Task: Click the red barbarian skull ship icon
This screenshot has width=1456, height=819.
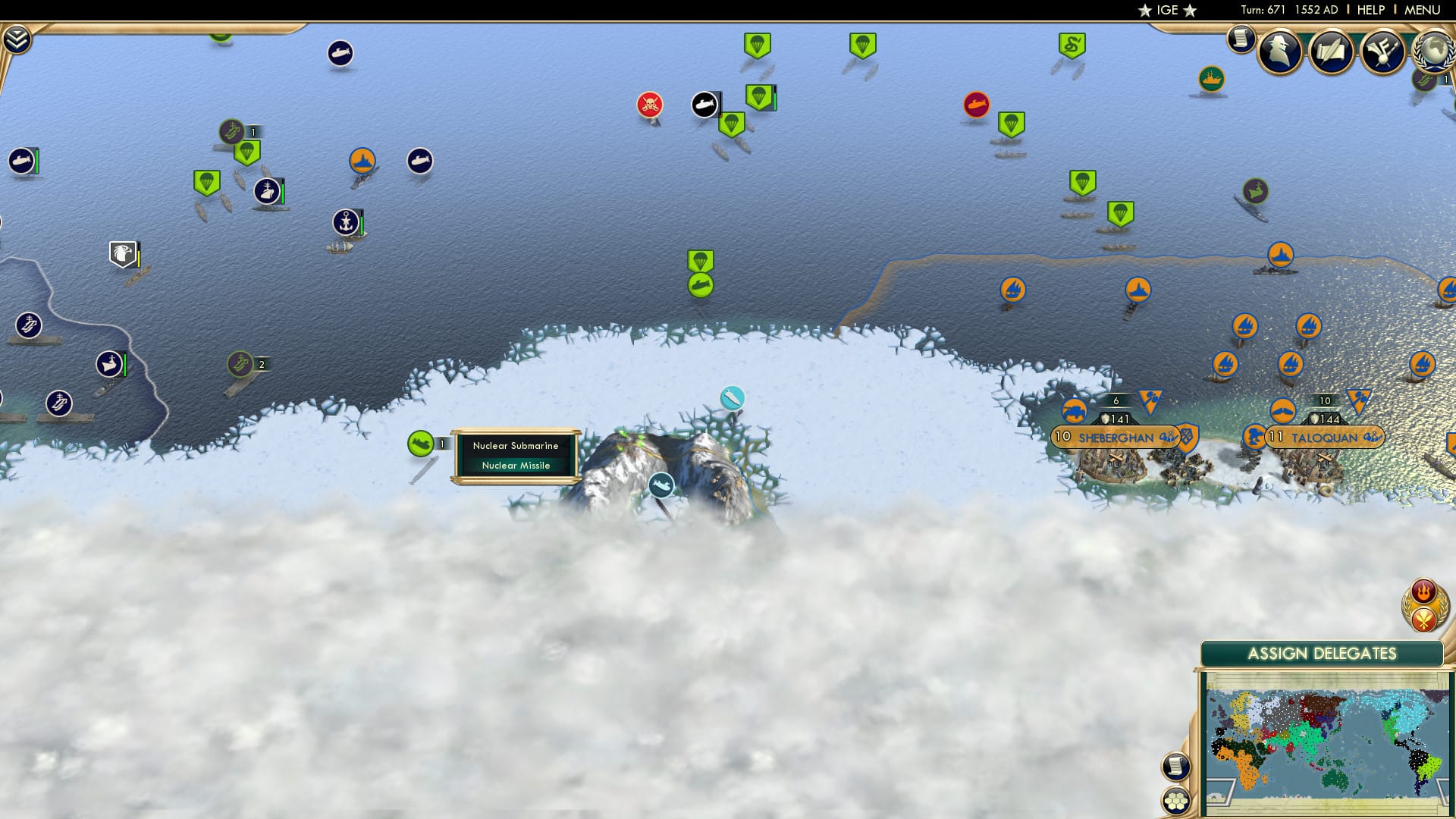Action: coord(648,105)
